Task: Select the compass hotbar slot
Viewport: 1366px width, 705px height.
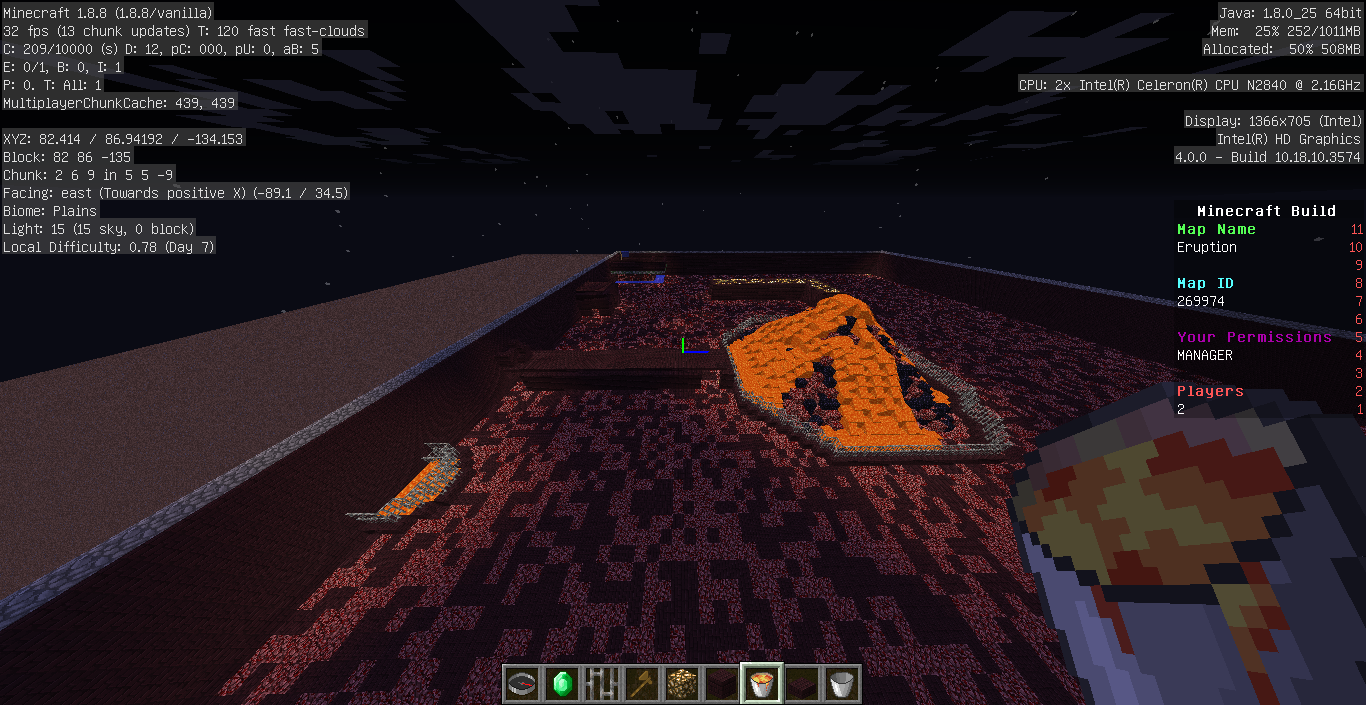Action: coord(522,684)
